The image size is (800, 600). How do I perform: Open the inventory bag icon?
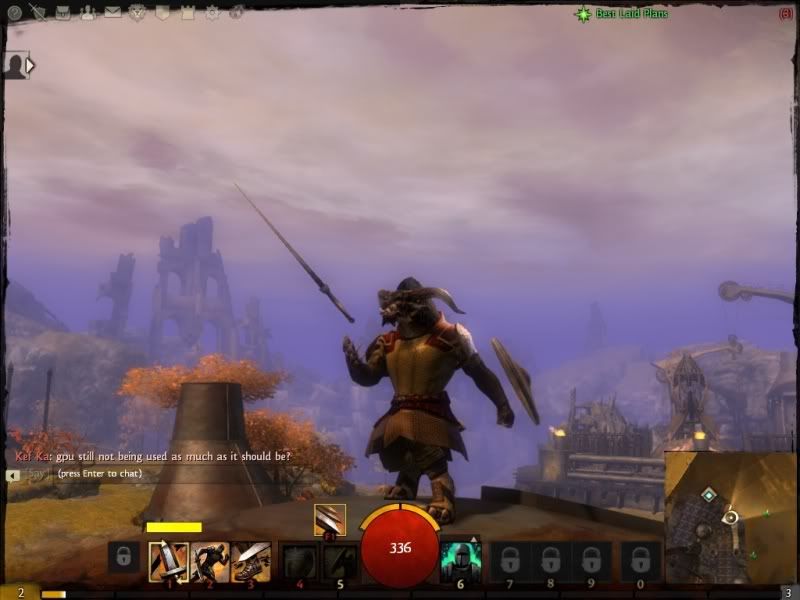[63, 13]
